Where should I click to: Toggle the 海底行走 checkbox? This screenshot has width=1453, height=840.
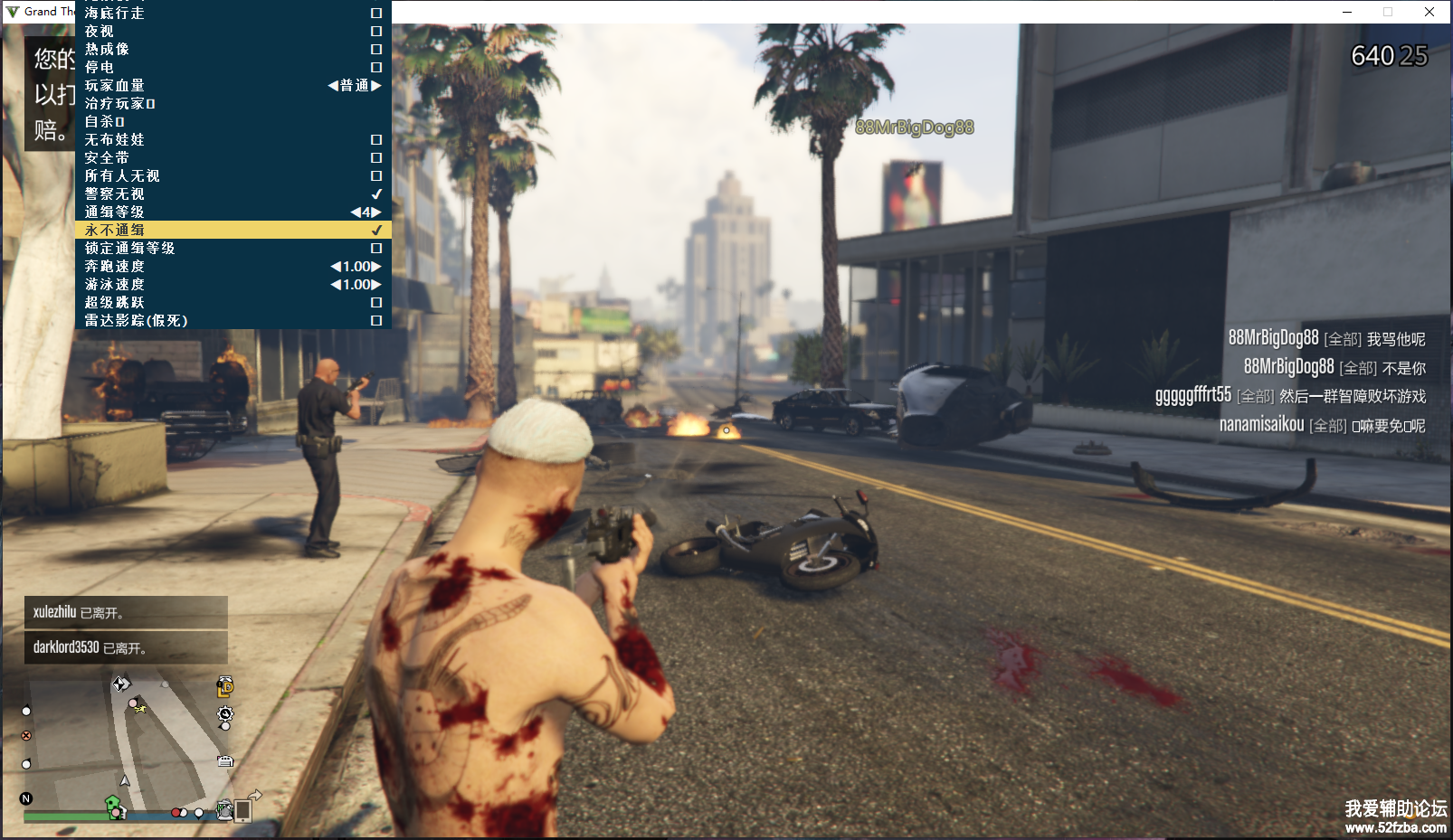click(x=376, y=14)
